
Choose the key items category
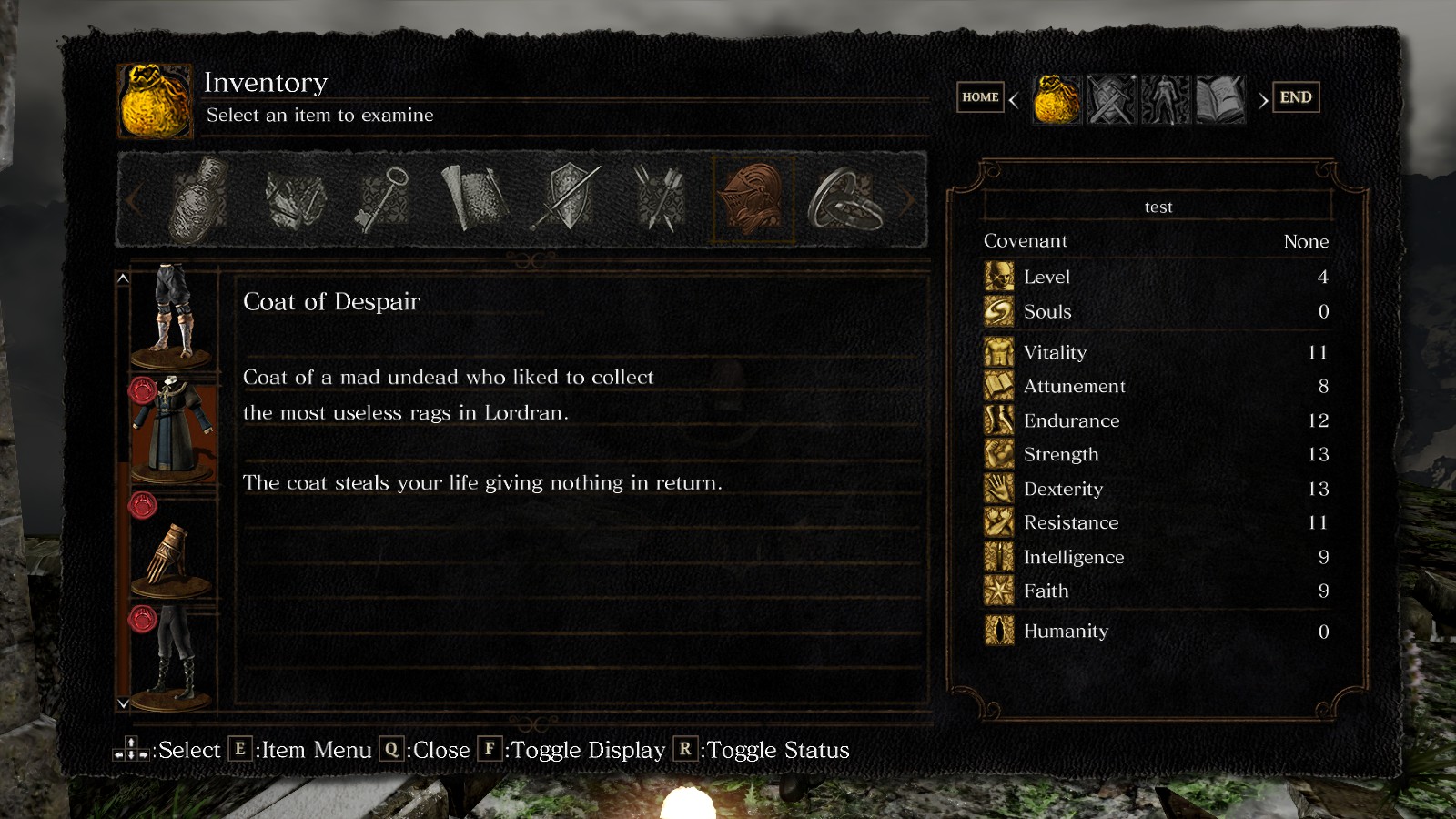[383, 199]
